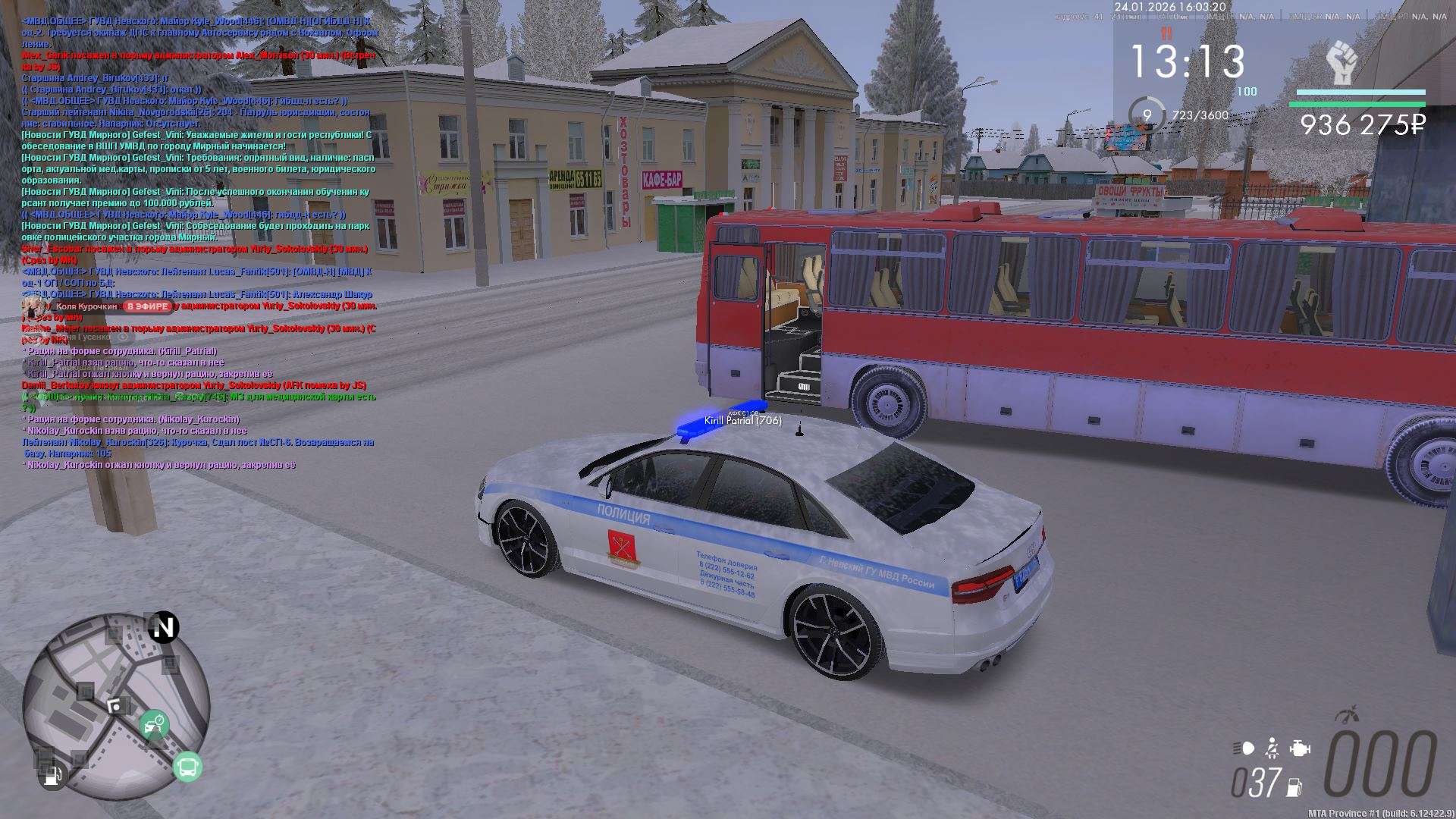Select the green bus marker on minimap
This screenshot has height=819, width=1456.
point(187,767)
